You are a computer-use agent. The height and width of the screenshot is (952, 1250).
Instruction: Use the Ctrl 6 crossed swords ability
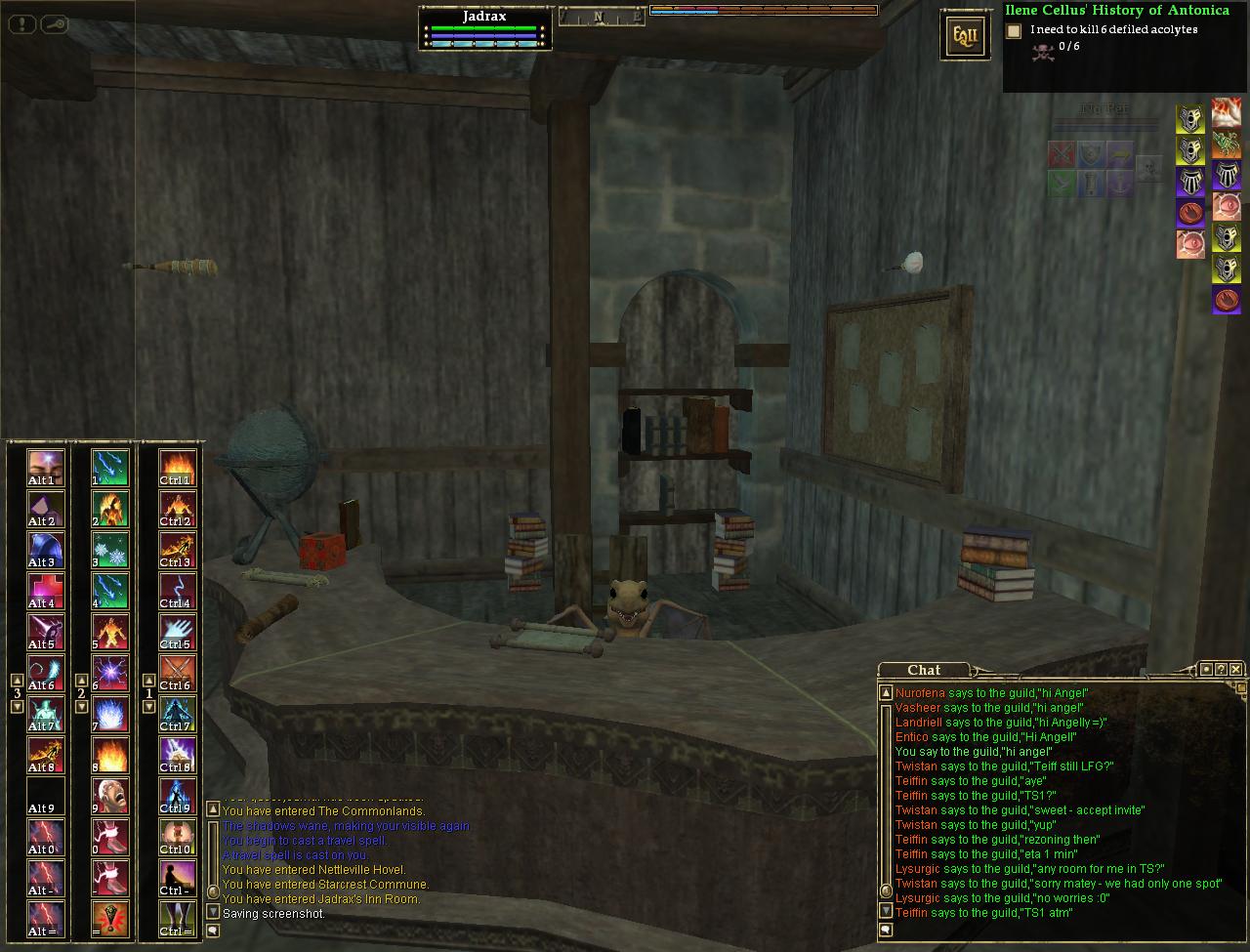coord(177,673)
